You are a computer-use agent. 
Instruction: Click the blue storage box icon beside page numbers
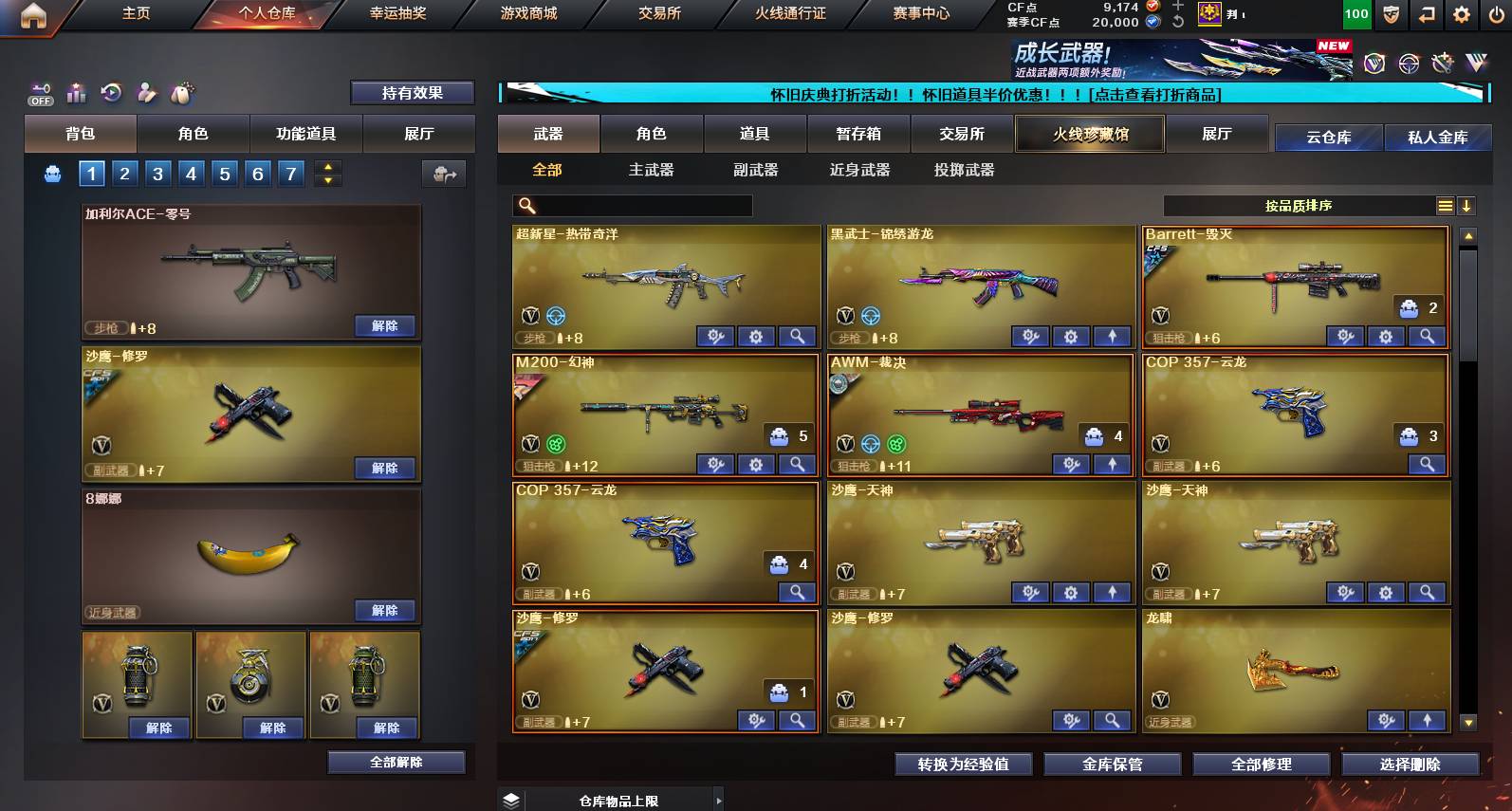pyautogui.click(x=53, y=174)
